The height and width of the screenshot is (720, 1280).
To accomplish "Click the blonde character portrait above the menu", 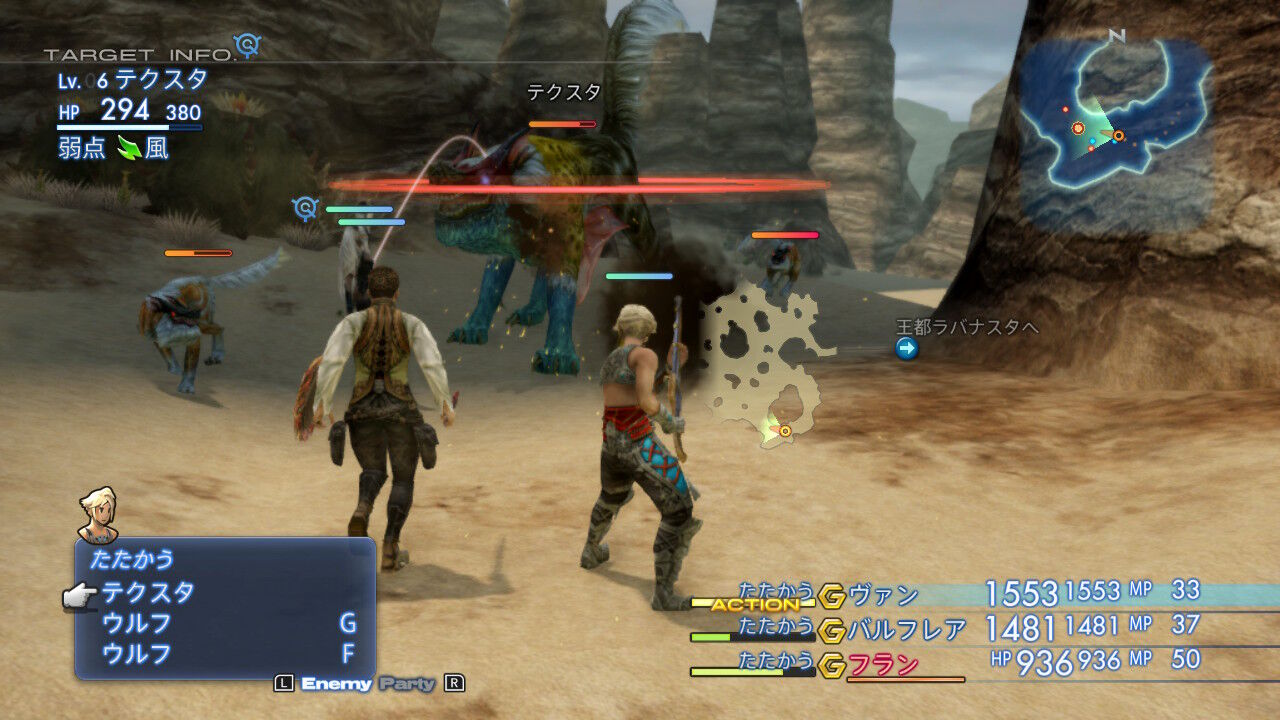I will click(98, 514).
